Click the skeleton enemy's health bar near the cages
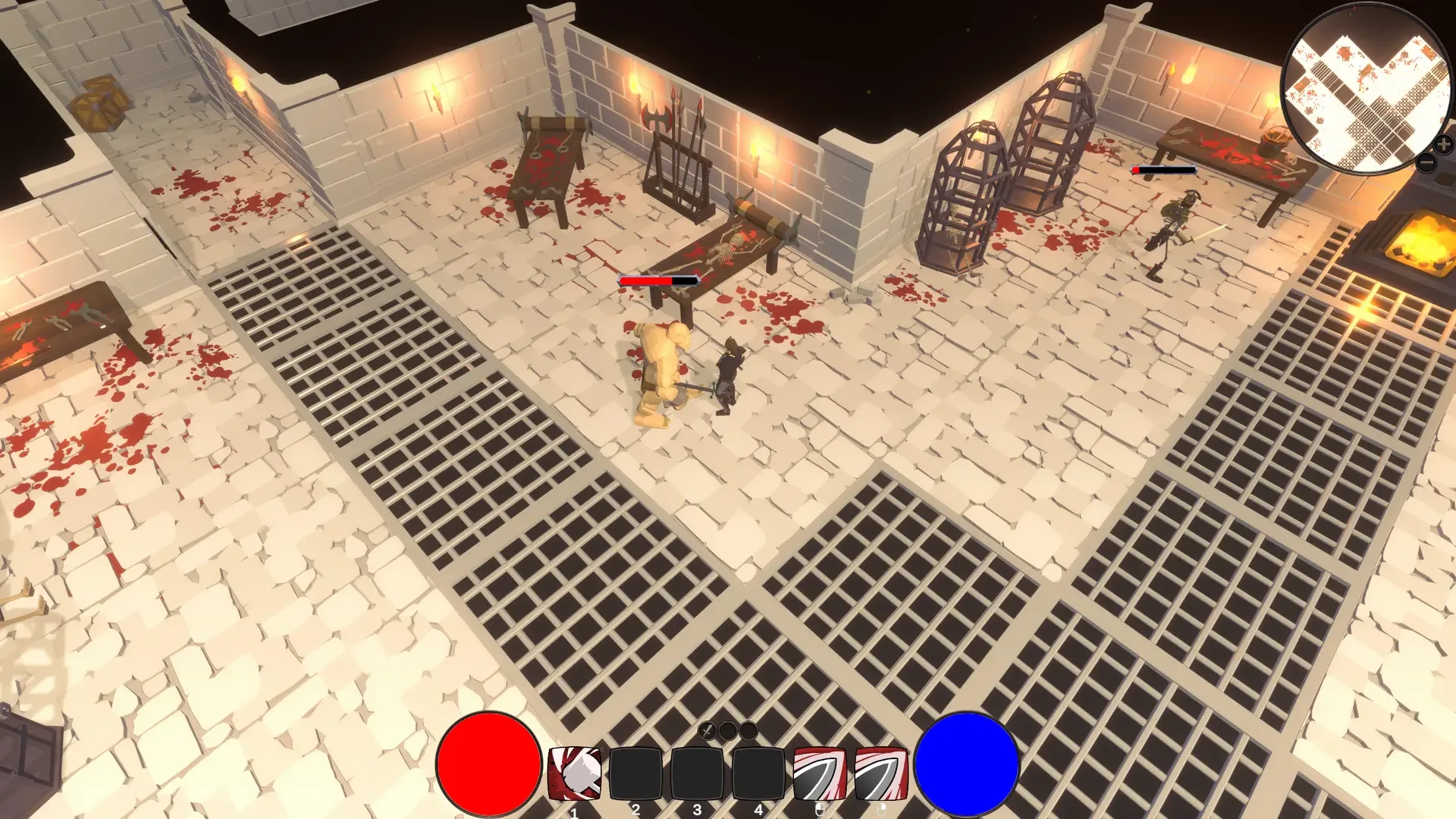This screenshot has width=1456, height=819. coord(1164,171)
